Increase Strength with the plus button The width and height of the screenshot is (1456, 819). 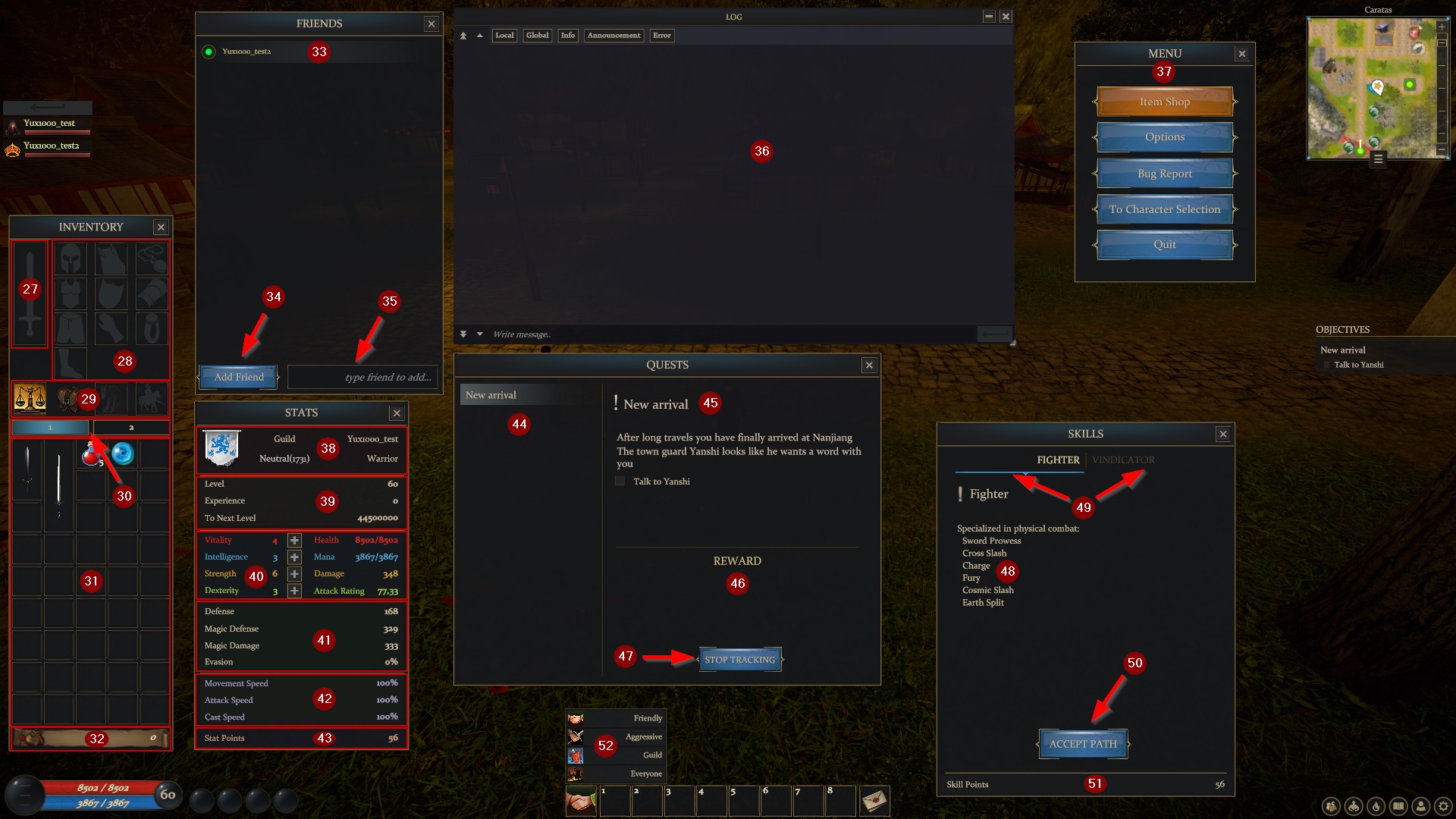[294, 574]
